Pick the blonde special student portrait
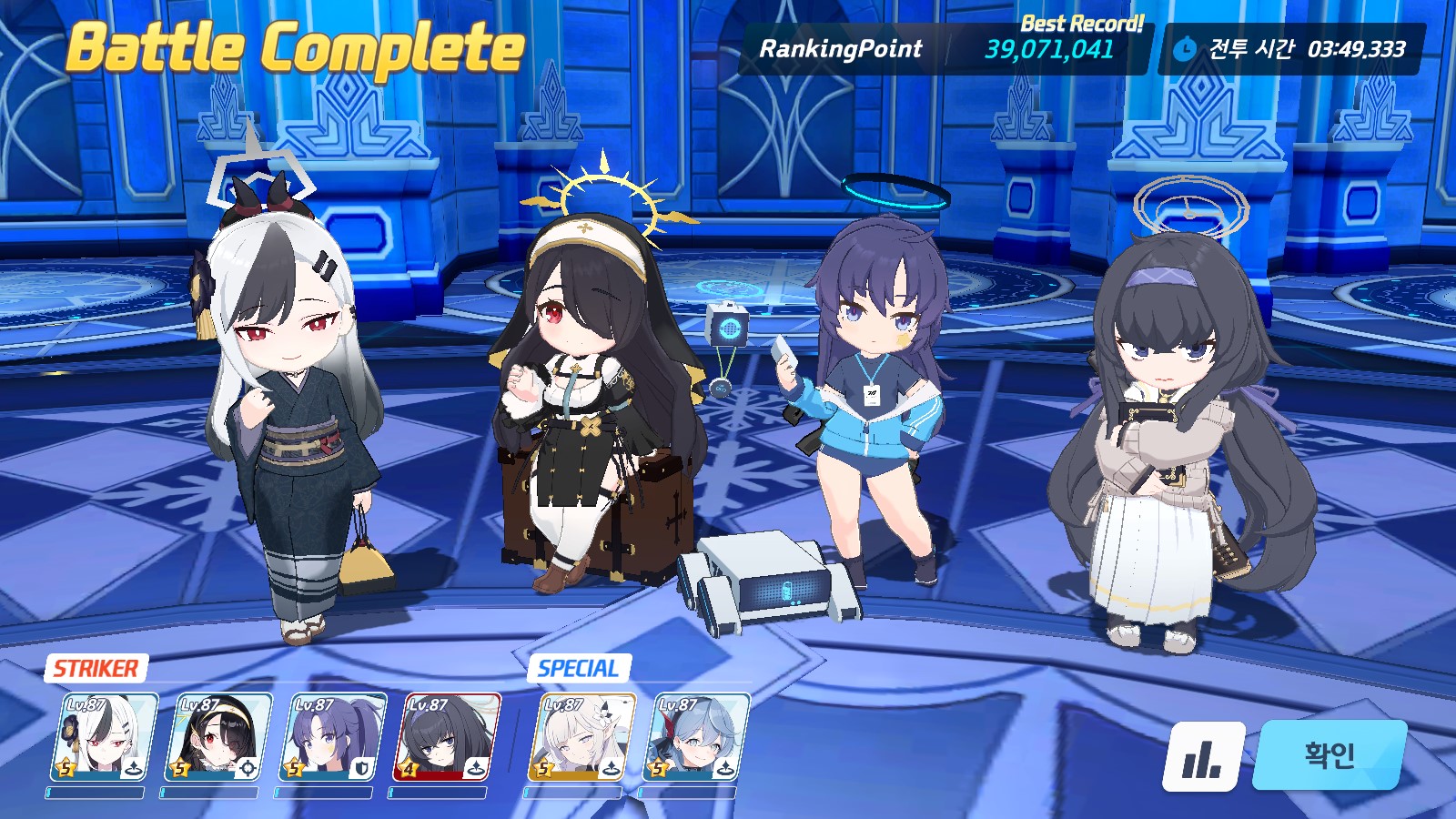The width and height of the screenshot is (1456, 819). (582, 737)
